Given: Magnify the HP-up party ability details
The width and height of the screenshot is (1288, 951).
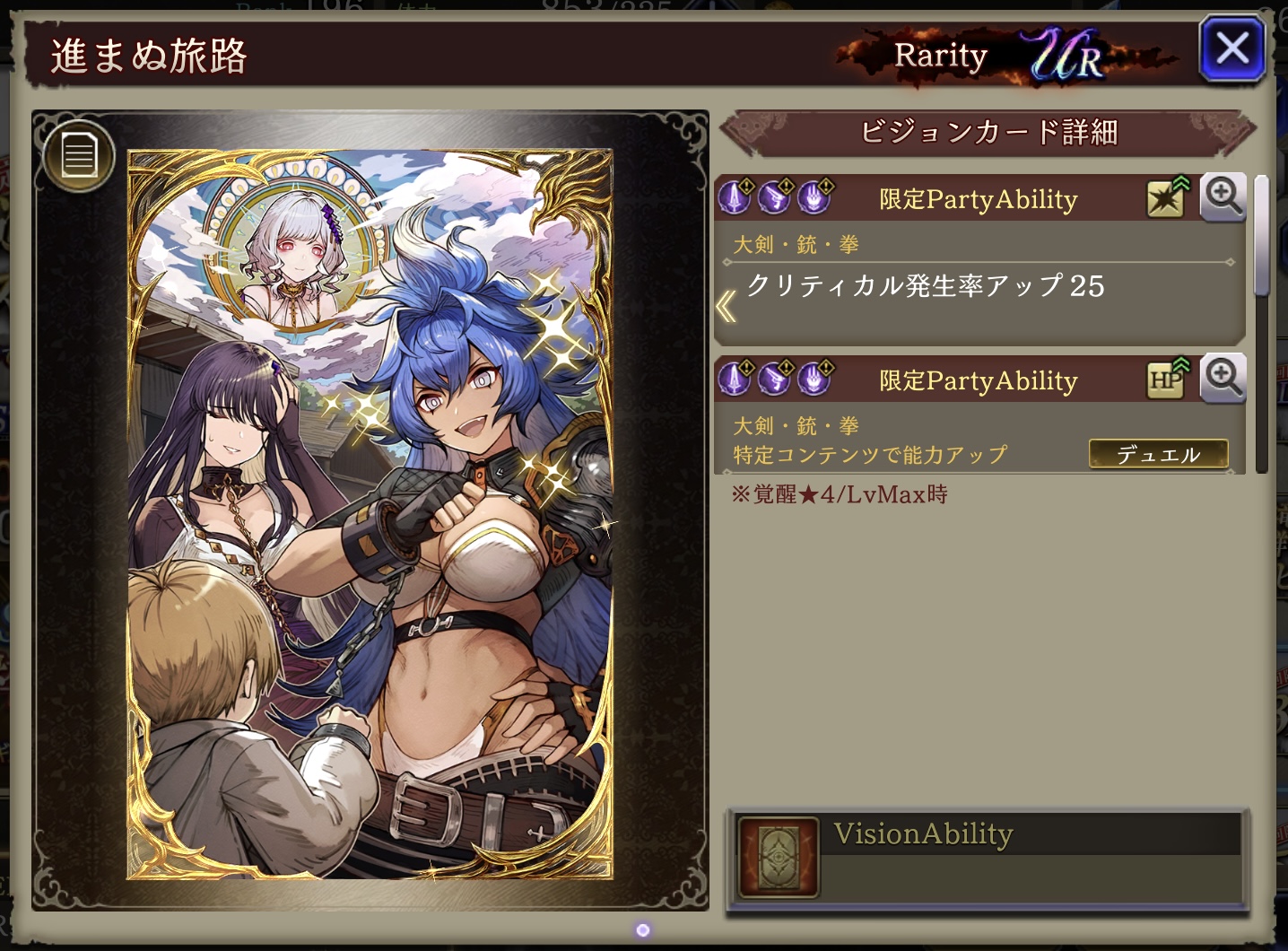Looking at the screenshot, I should pos(1223,379).
